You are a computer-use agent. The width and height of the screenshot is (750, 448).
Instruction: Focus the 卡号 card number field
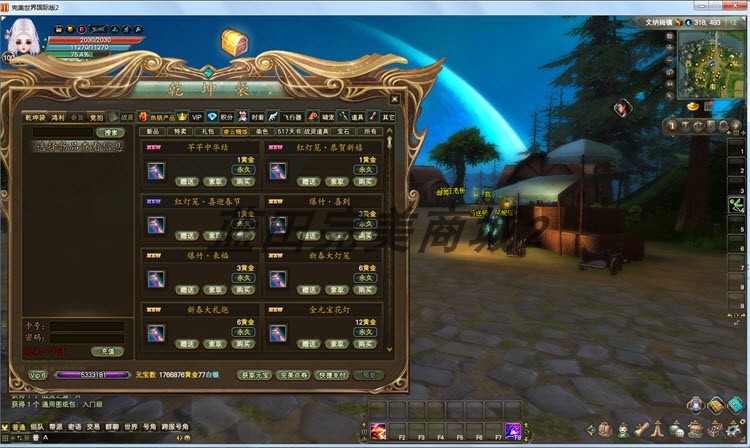(x=87, y=325)
